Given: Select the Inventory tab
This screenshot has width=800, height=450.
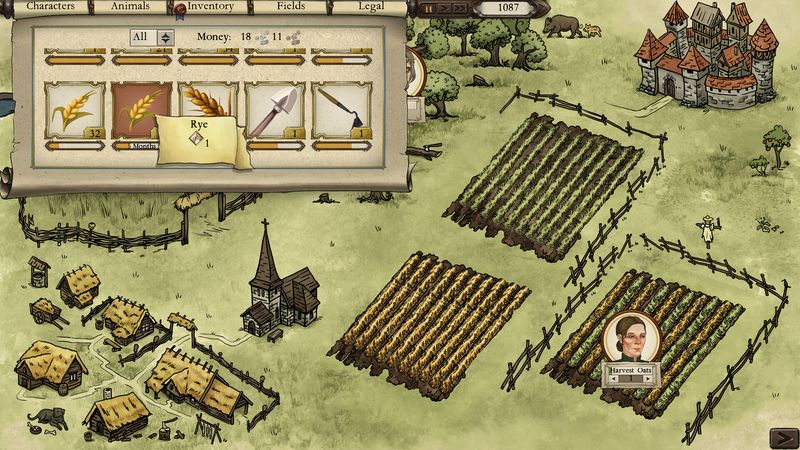Looking at the screenshot, I should coord(210,6).
